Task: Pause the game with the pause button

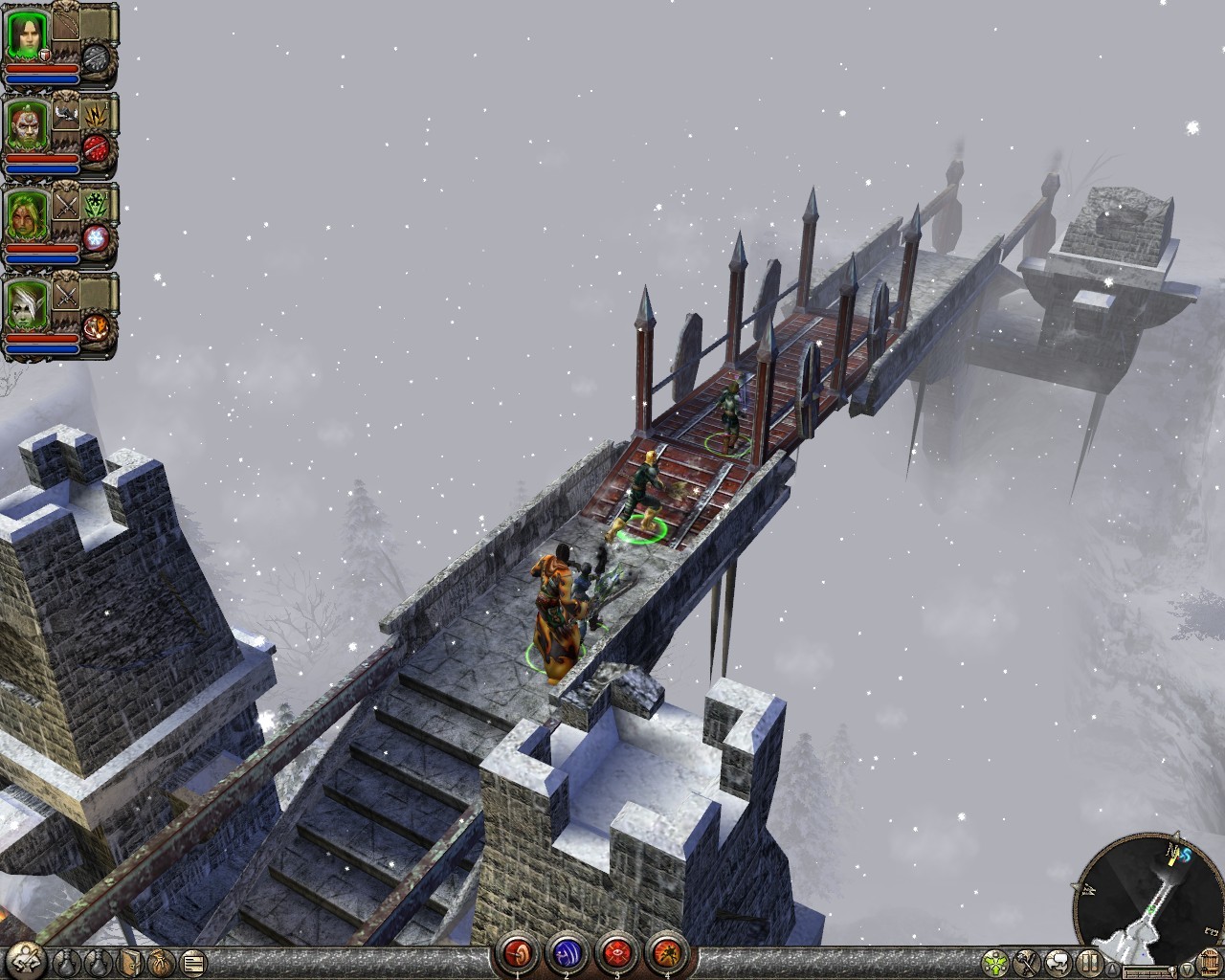Action: 1088,961
